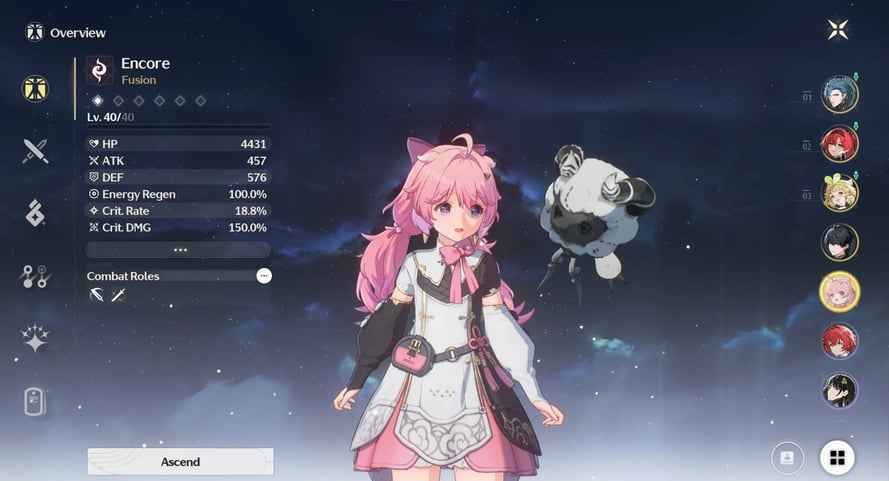889x481 pixels.
Task: Choose the red-haired character marked 02
Action: coord(839,144)
